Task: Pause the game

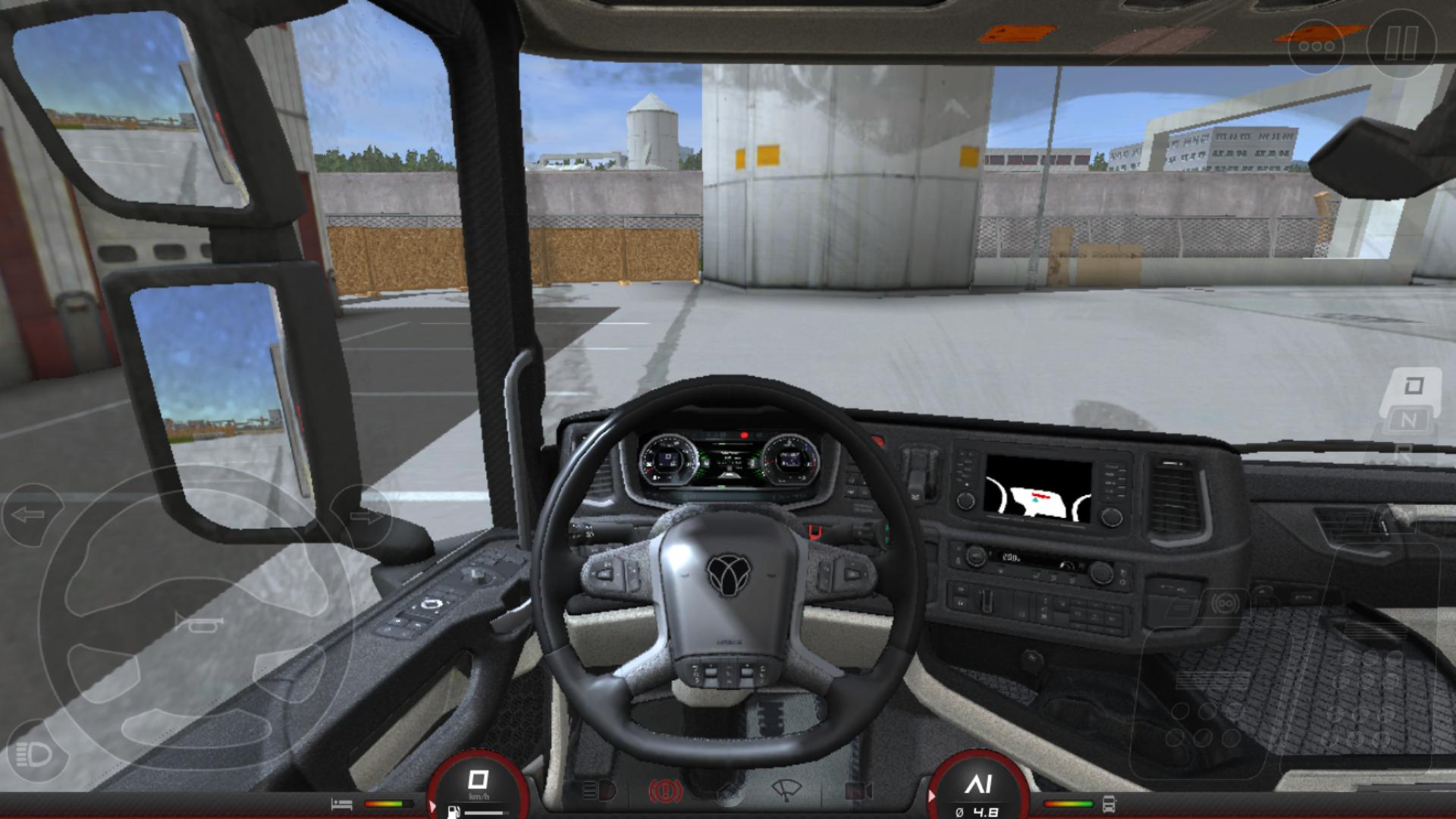Action: tap(1401, 44)
